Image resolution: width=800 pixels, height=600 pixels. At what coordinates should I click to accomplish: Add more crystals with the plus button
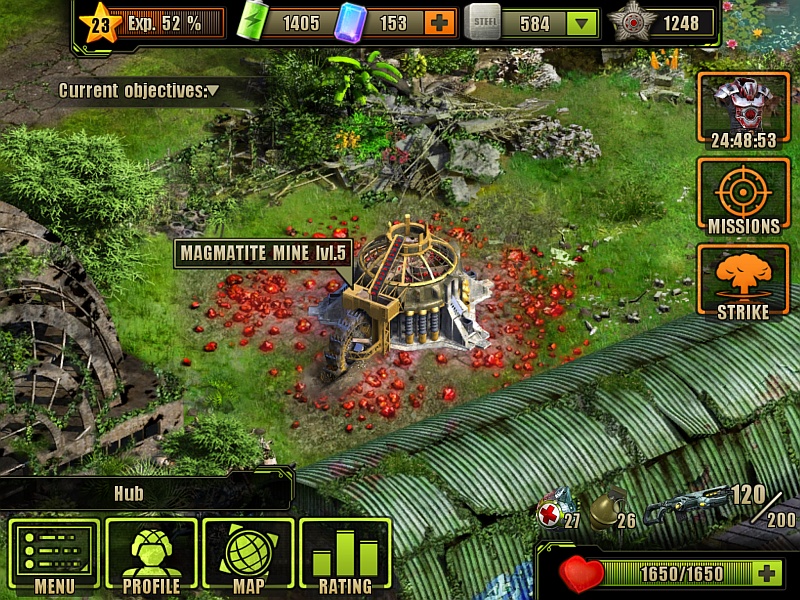click(x=437, y=23)
